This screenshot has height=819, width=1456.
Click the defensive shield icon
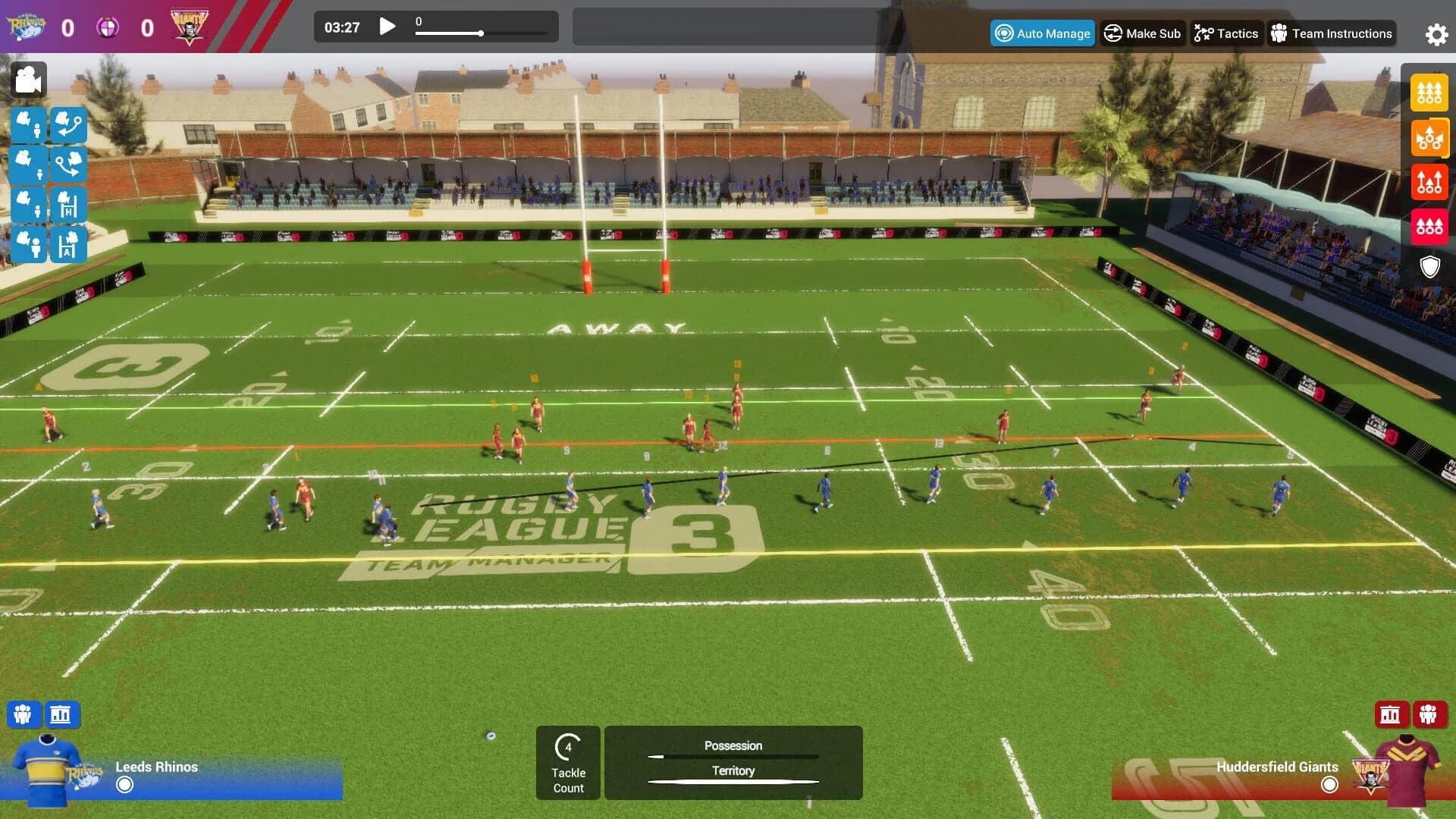tap(1429, 267)
